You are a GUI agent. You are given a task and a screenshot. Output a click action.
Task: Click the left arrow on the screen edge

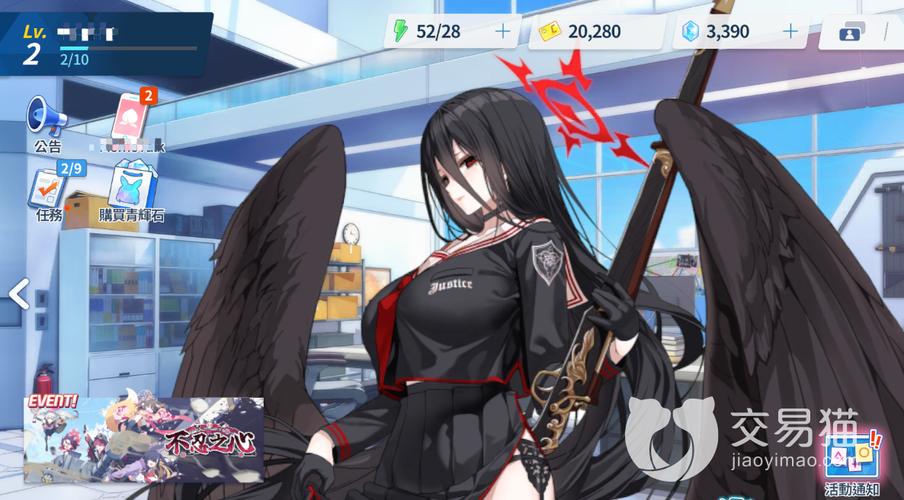click(x=17, y=293)
